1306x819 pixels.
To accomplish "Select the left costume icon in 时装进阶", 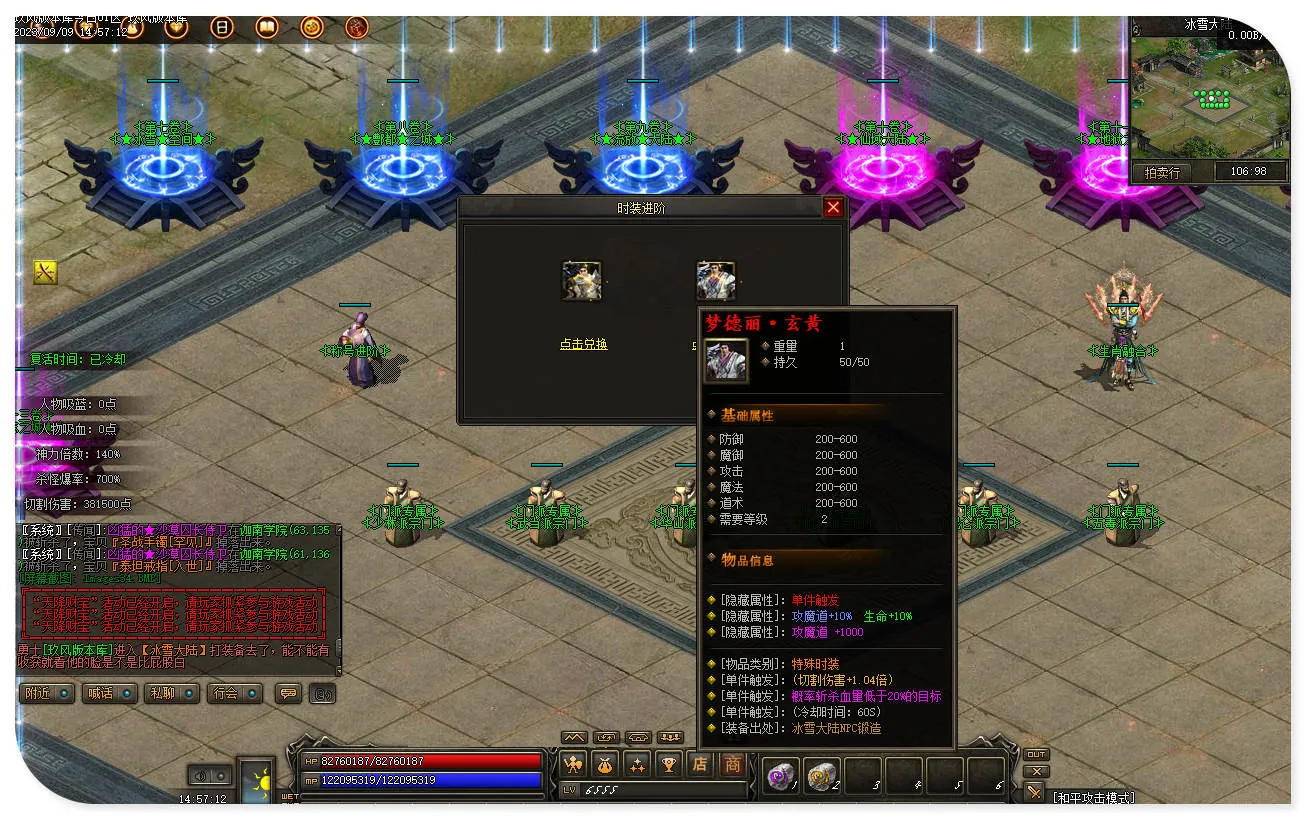I will point(582,281).
